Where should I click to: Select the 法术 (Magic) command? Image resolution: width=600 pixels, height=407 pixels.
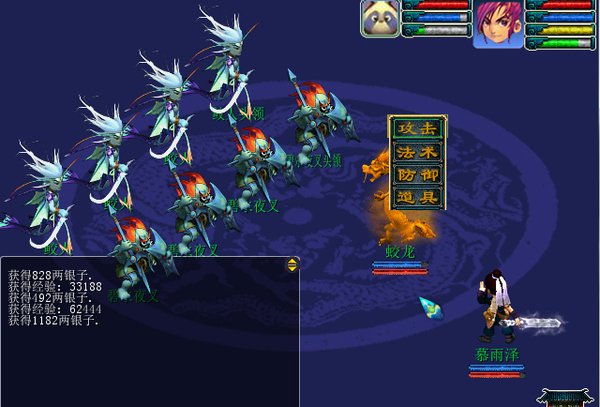click(x=417, y=152)
